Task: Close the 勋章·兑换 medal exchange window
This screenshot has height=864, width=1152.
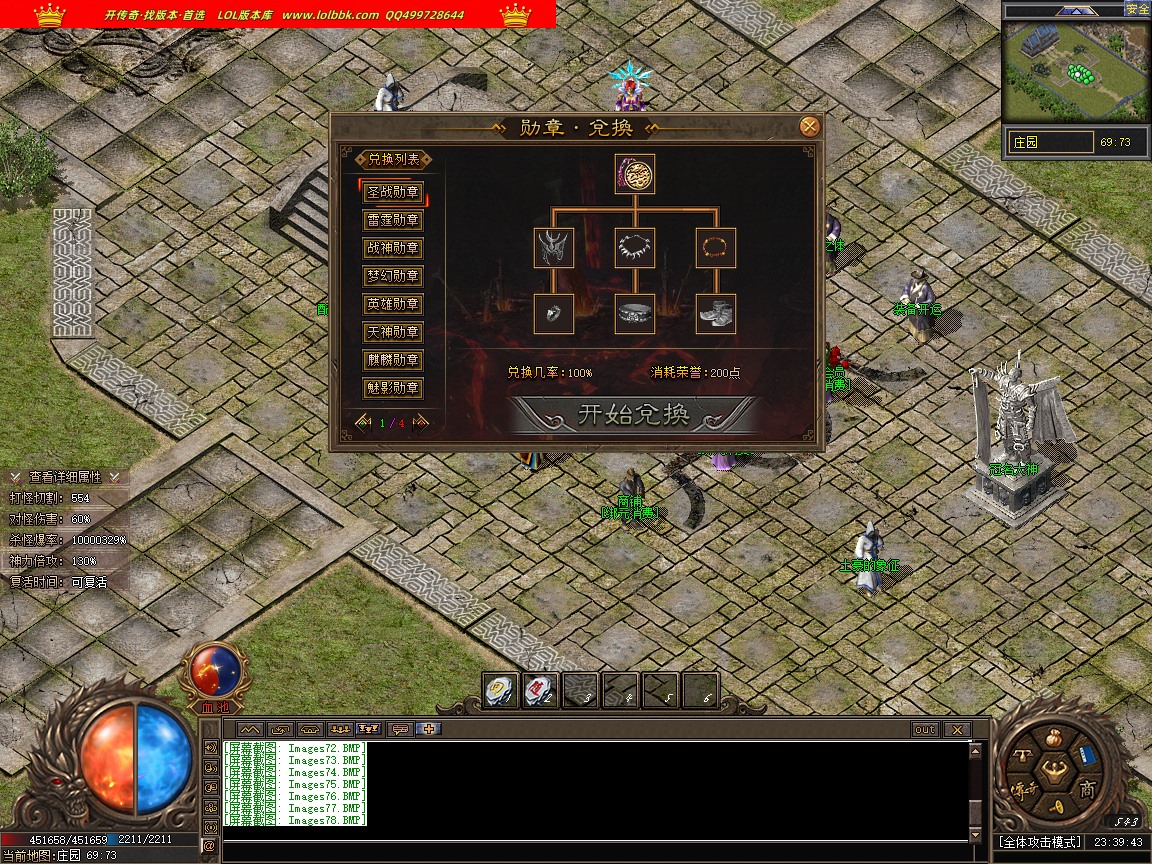Action: tap(810, 127)
